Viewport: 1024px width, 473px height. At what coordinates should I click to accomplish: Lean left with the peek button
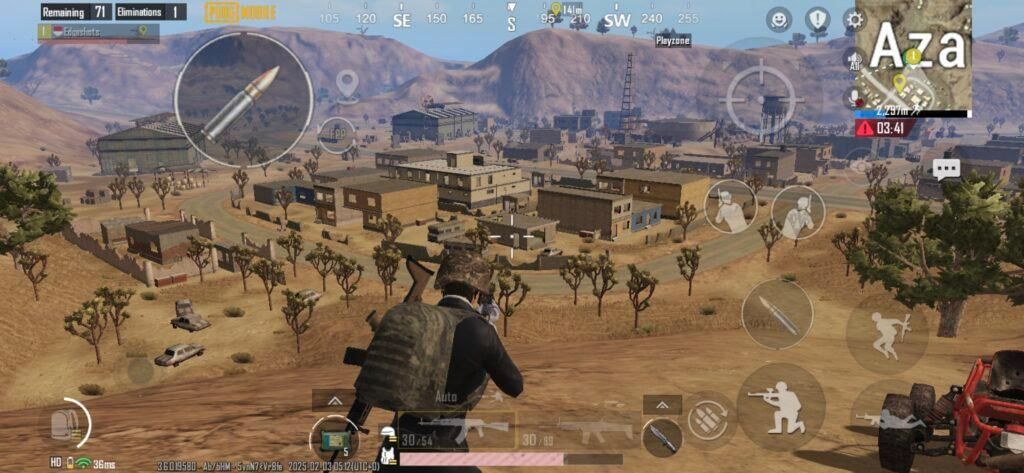pos(730,205)
